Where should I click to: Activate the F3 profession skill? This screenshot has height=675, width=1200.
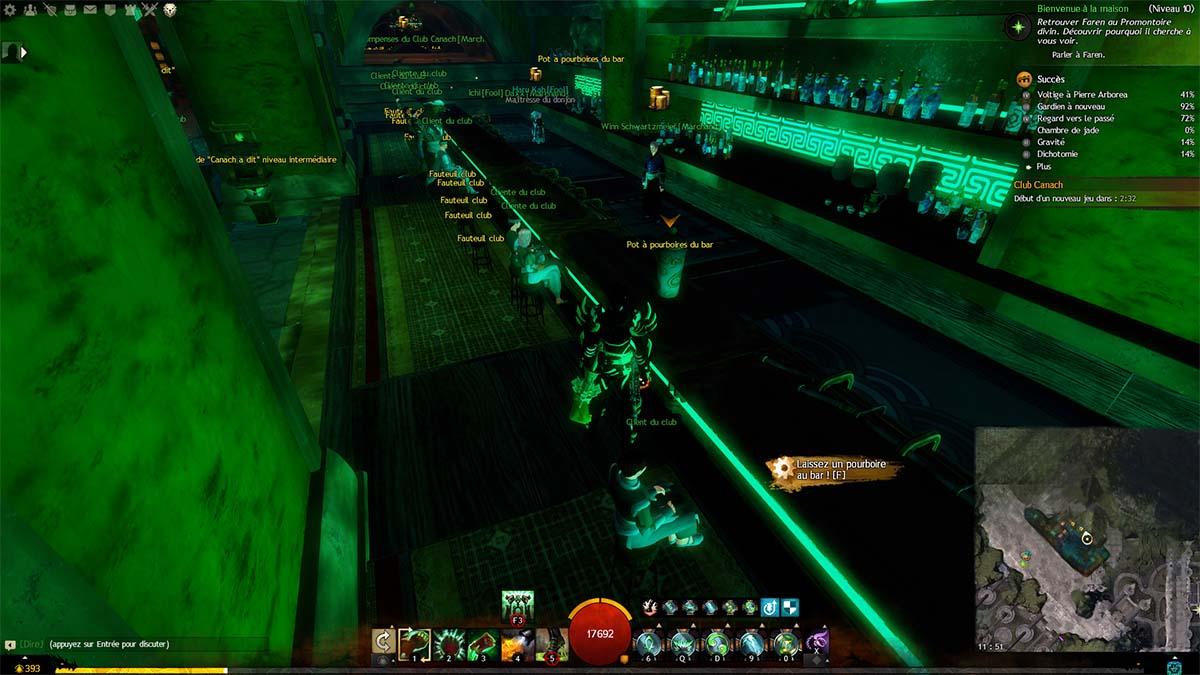[x=517, y=606]
